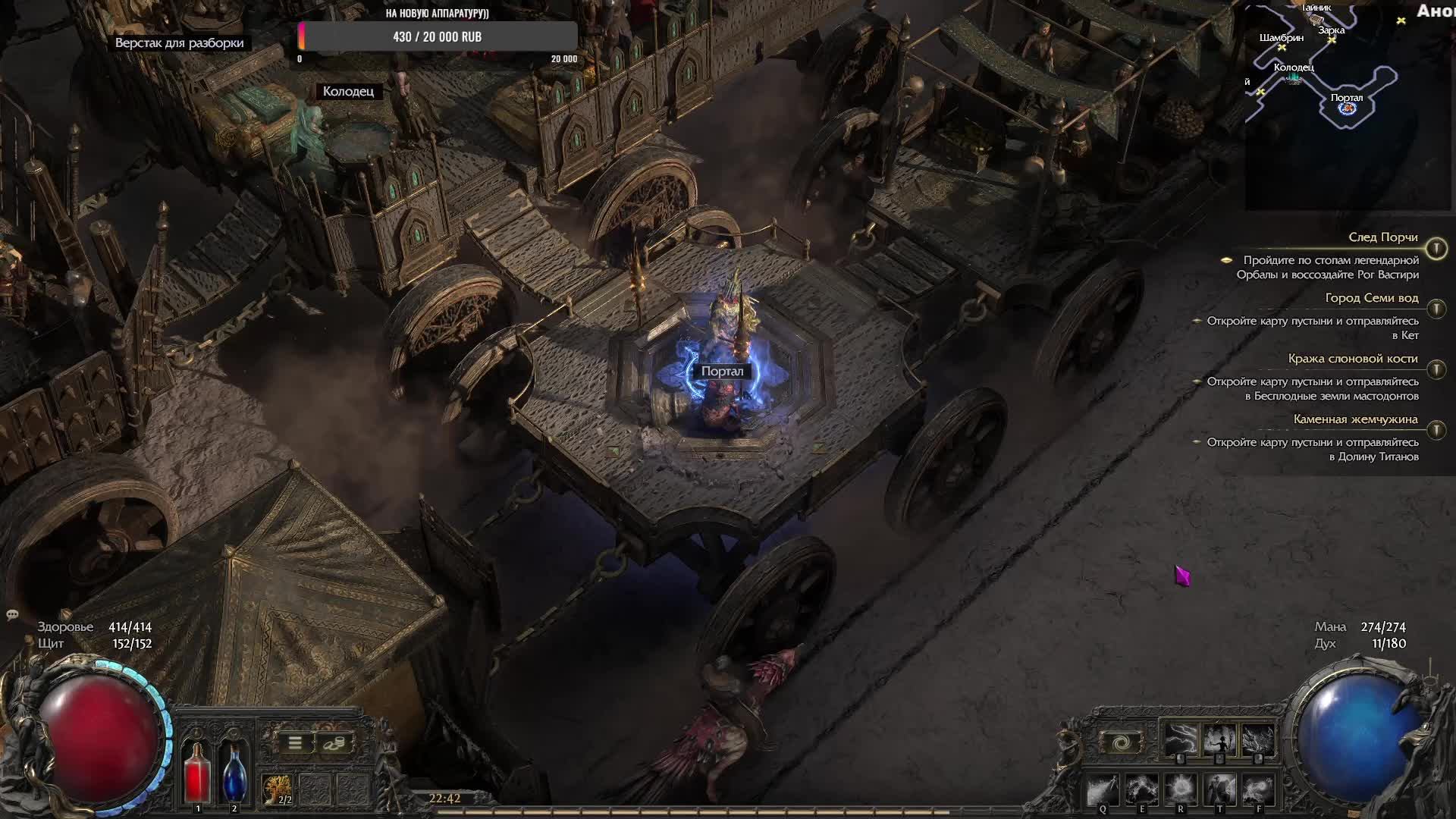Viewport: 1456px width, 819px height.
Task: Open the coins and rings shop button
Action: pyautogui.click(x=334, y=743)
